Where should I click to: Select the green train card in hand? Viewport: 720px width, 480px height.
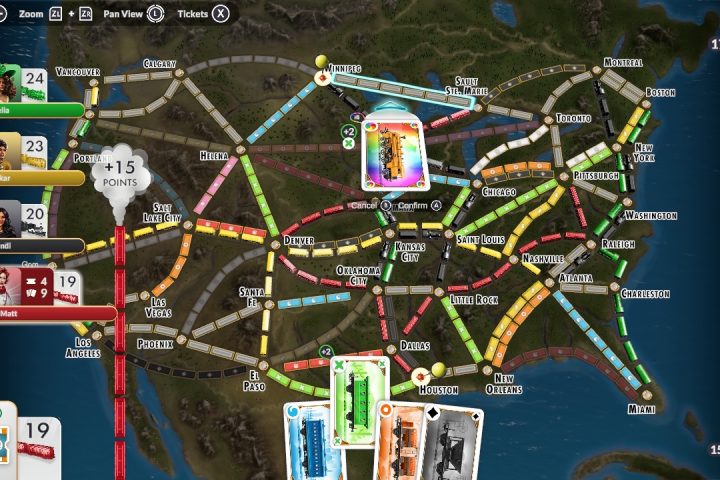point(359,400)
